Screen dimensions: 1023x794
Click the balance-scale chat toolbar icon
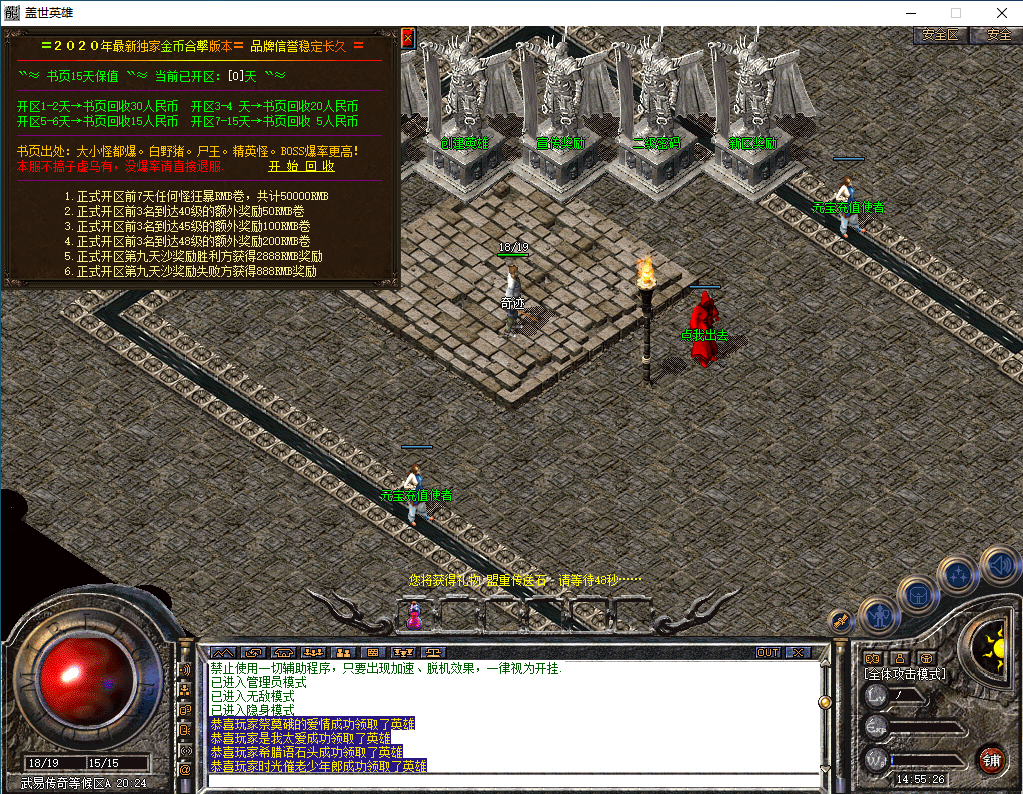tap(434, 652)
